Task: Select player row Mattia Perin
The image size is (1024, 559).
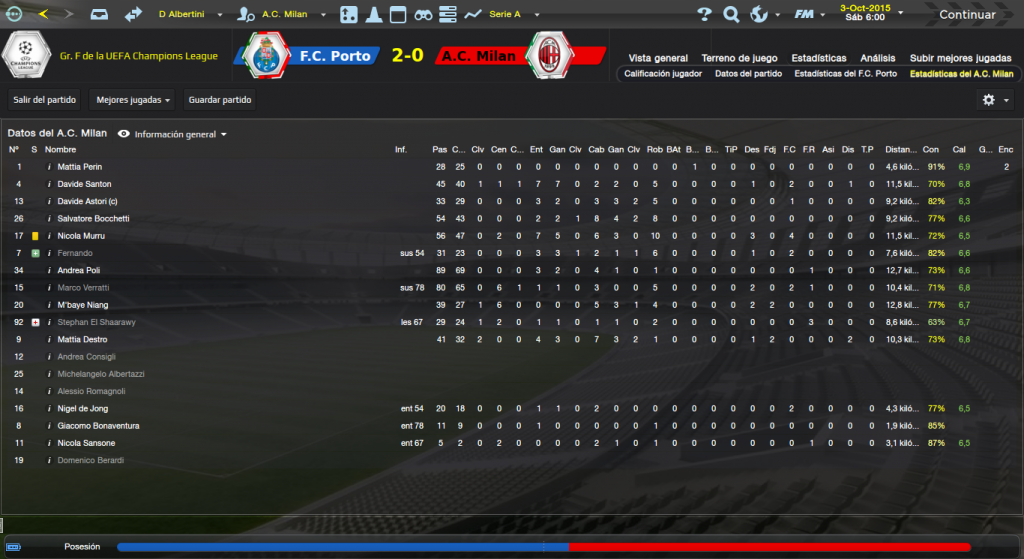Action: 80,167
